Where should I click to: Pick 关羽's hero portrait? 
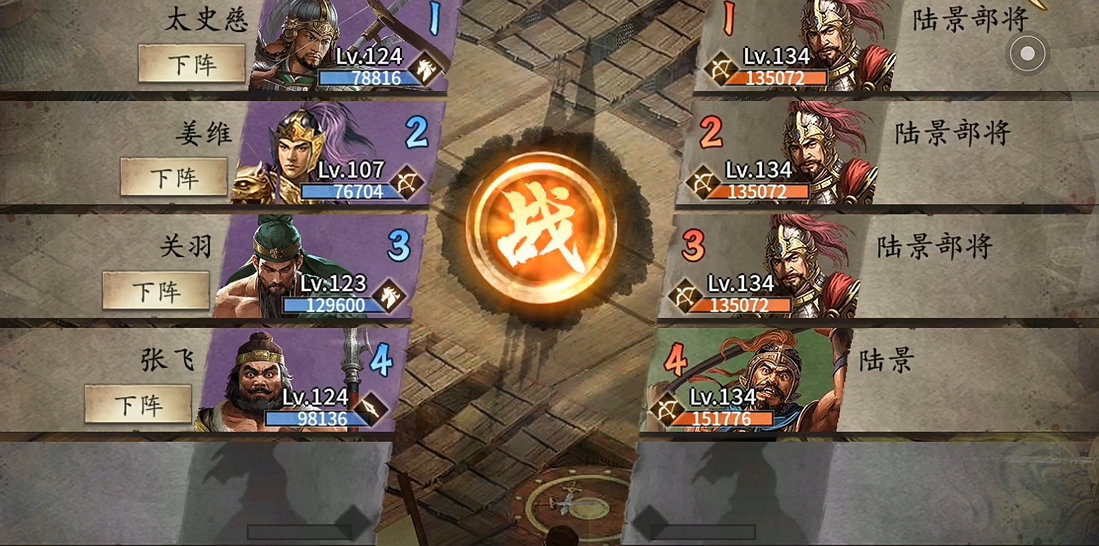(x=270, y=265)
